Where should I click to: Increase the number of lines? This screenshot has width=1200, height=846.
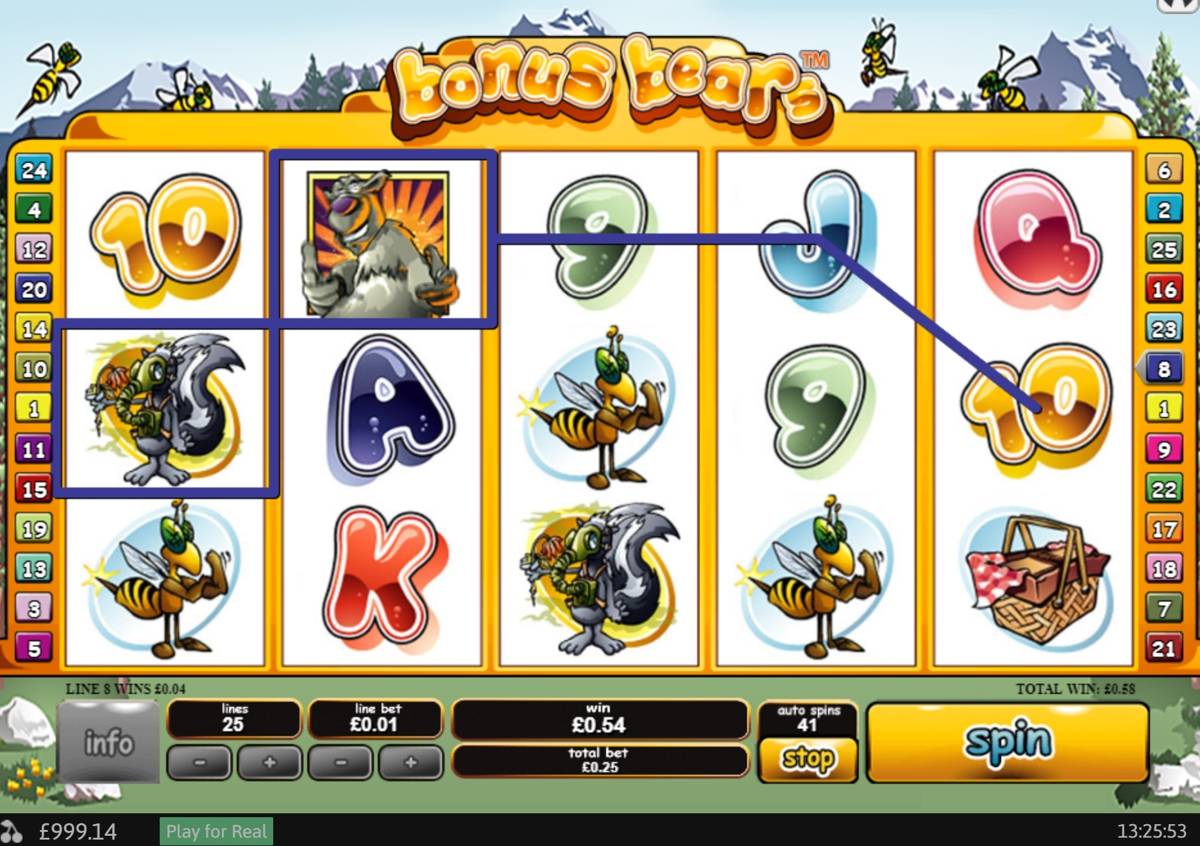point(268,762)
